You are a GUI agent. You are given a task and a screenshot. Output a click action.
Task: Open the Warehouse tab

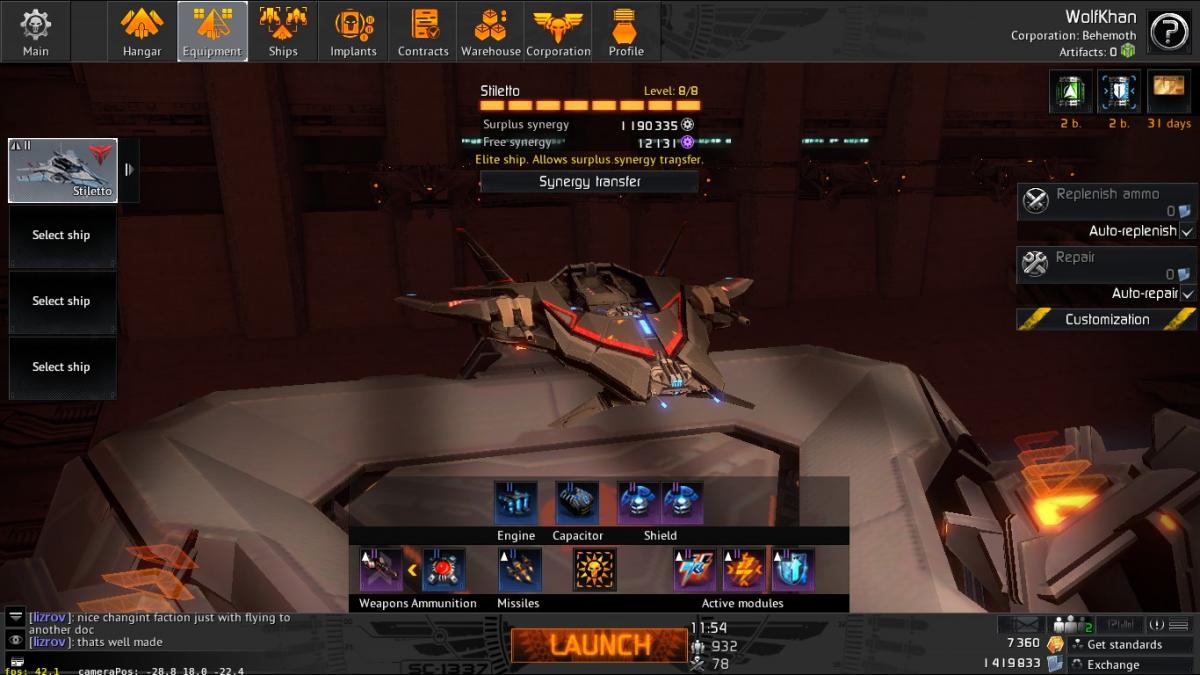(x=490, y=32)
